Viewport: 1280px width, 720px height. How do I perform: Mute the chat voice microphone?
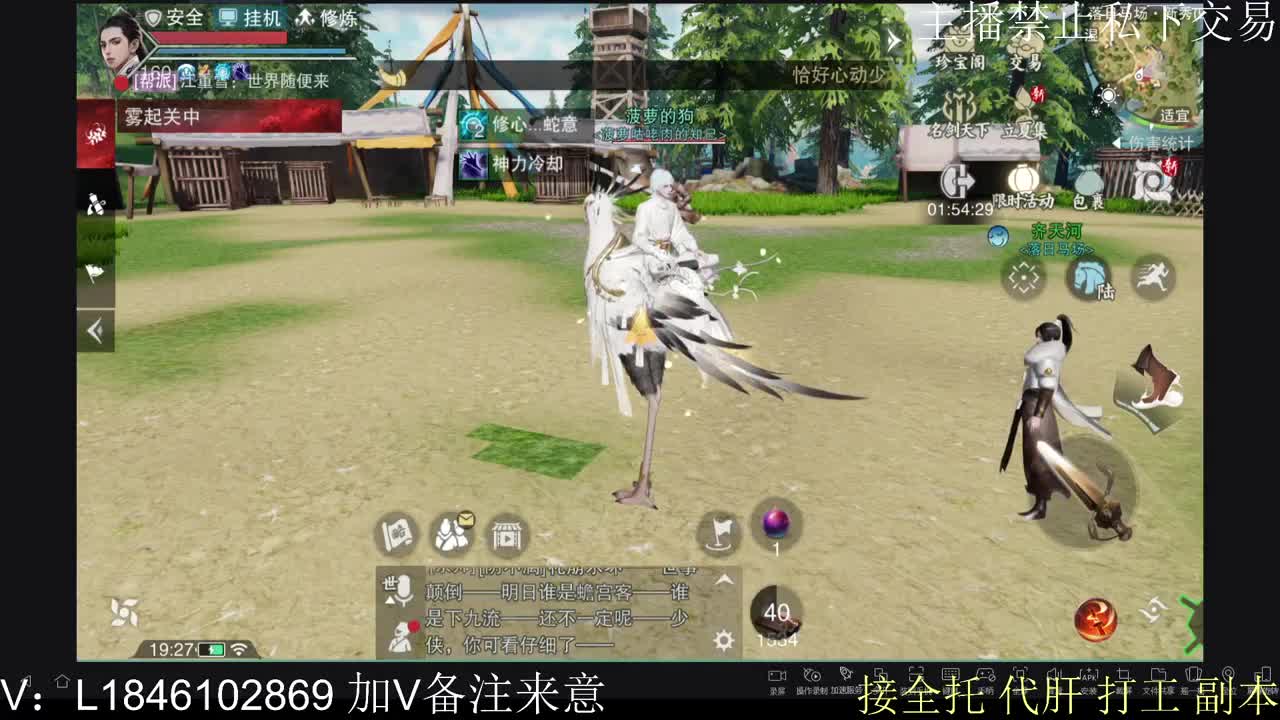[402, 591]
